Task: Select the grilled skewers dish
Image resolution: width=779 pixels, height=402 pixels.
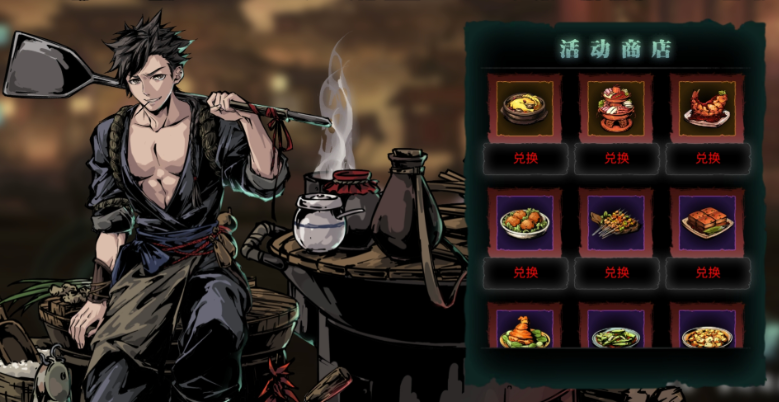Action: point(615,222)
